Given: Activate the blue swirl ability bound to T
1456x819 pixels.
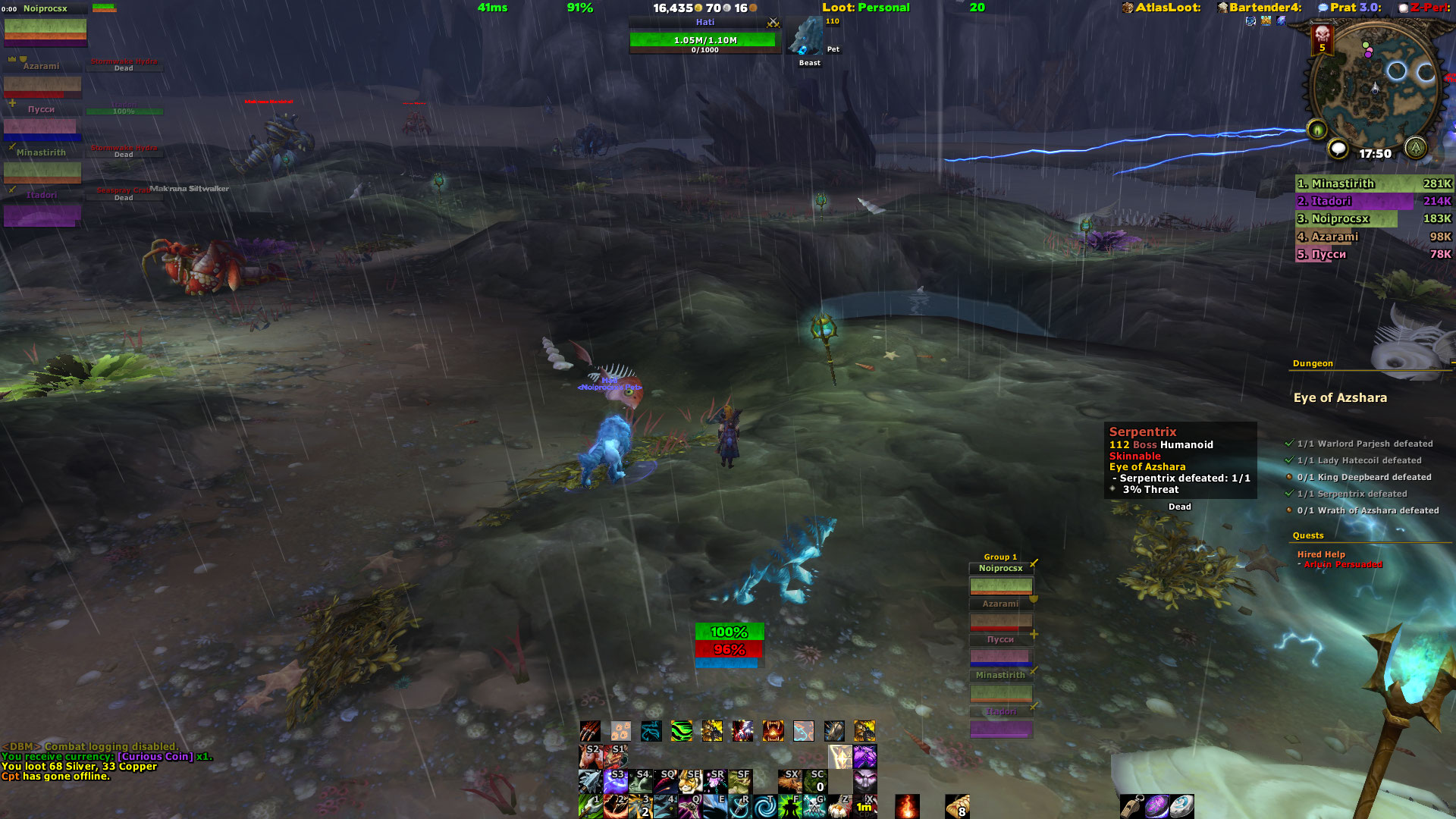Looking at the screenshot, I should coord(764,806).
